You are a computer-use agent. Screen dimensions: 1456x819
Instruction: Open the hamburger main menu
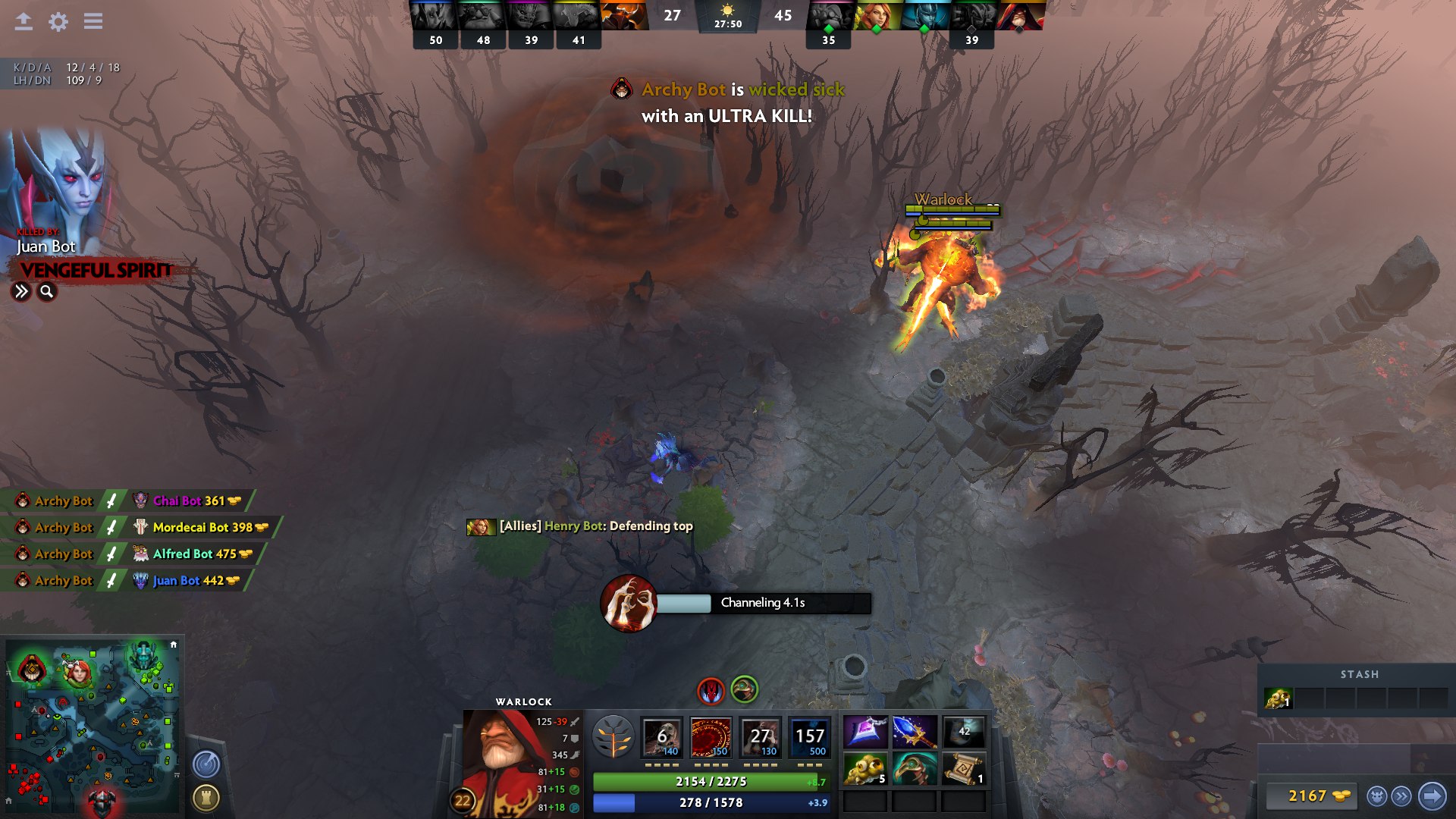click(93, 22)
